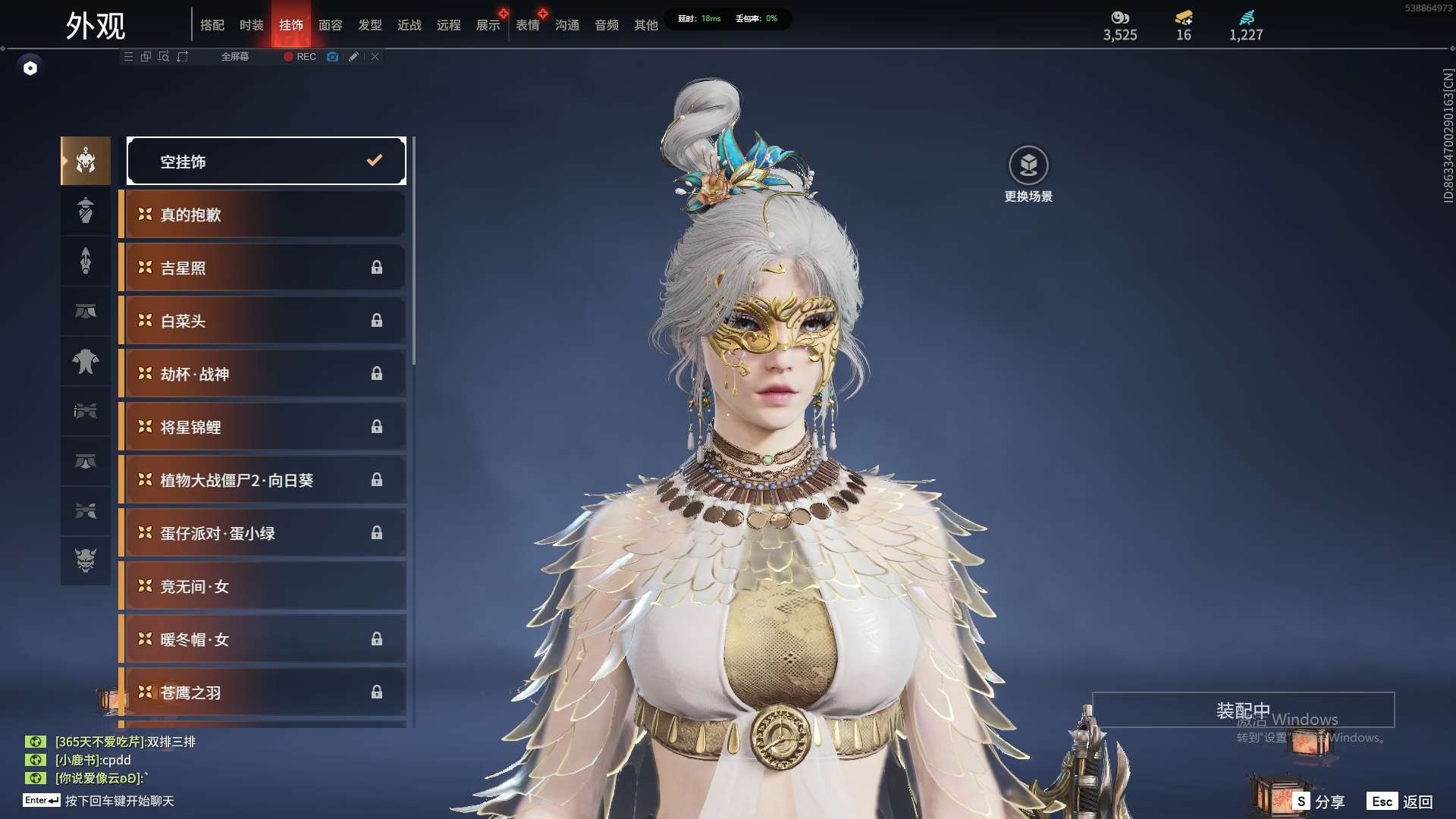This screenshot has width=1456, height=819.
Task: Select the 暖冬帽·女 accessory
Action: pyautogui.click(x=264, y=639)
